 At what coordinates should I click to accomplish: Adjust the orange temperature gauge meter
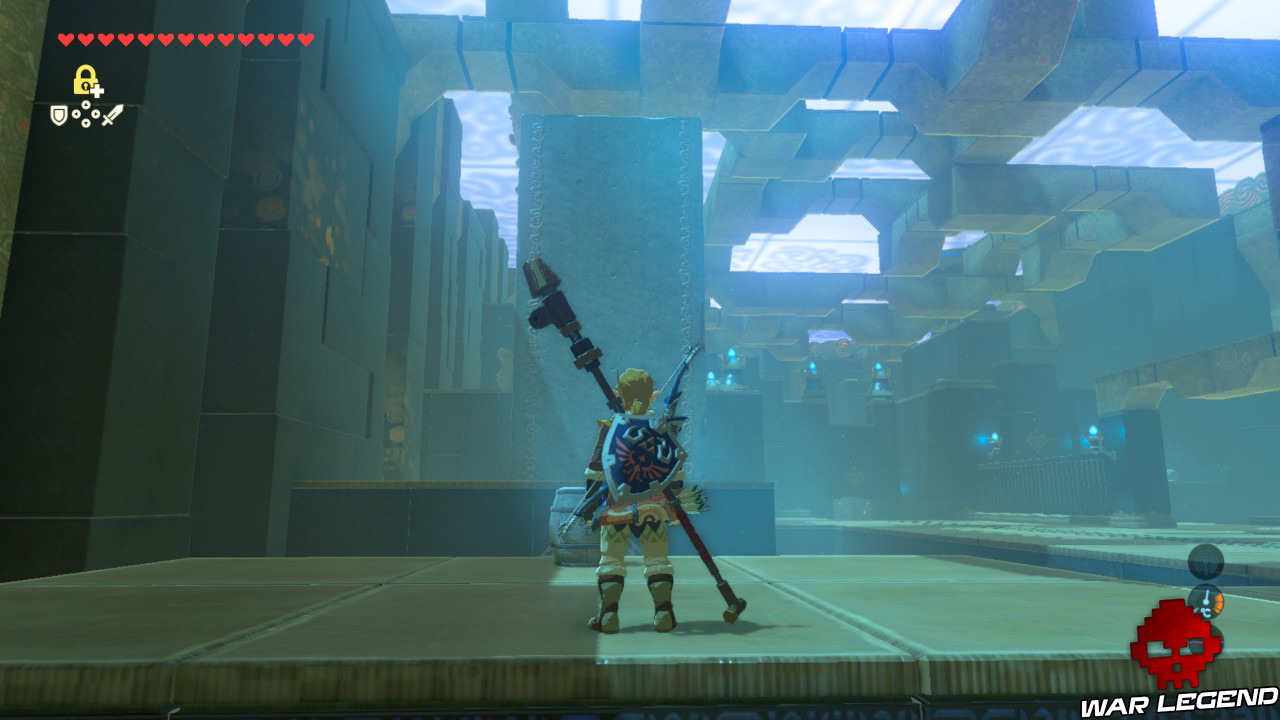[1219, 603]
